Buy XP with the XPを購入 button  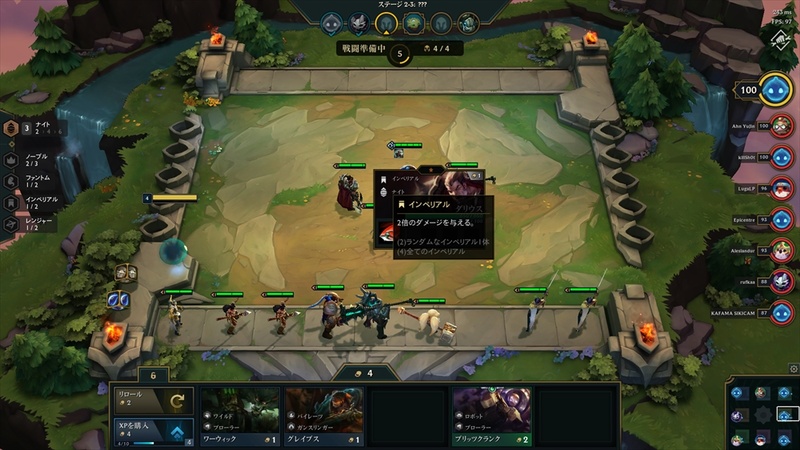click(151, 431)
